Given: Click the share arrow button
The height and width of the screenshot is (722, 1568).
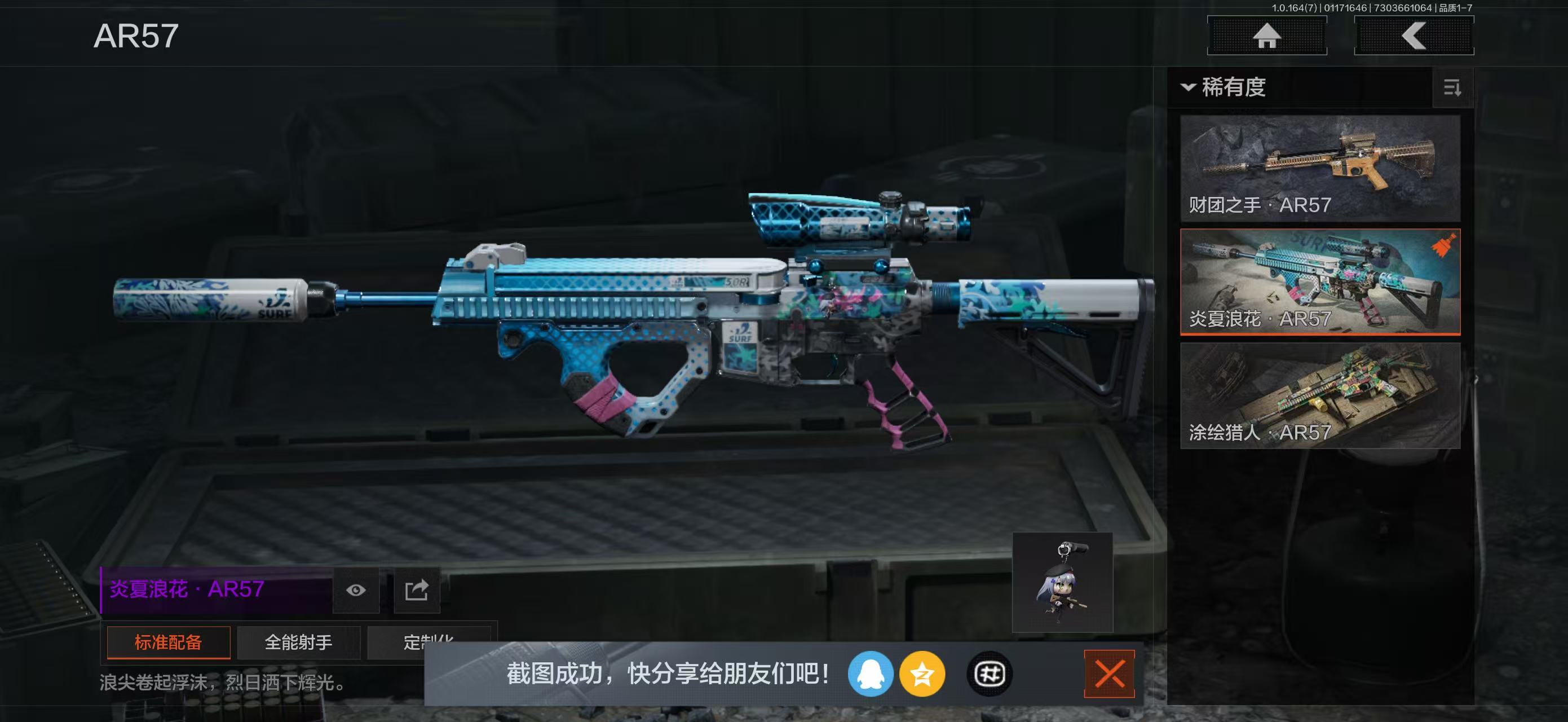Looking at the screenshot, I should [x=417, y=590].
